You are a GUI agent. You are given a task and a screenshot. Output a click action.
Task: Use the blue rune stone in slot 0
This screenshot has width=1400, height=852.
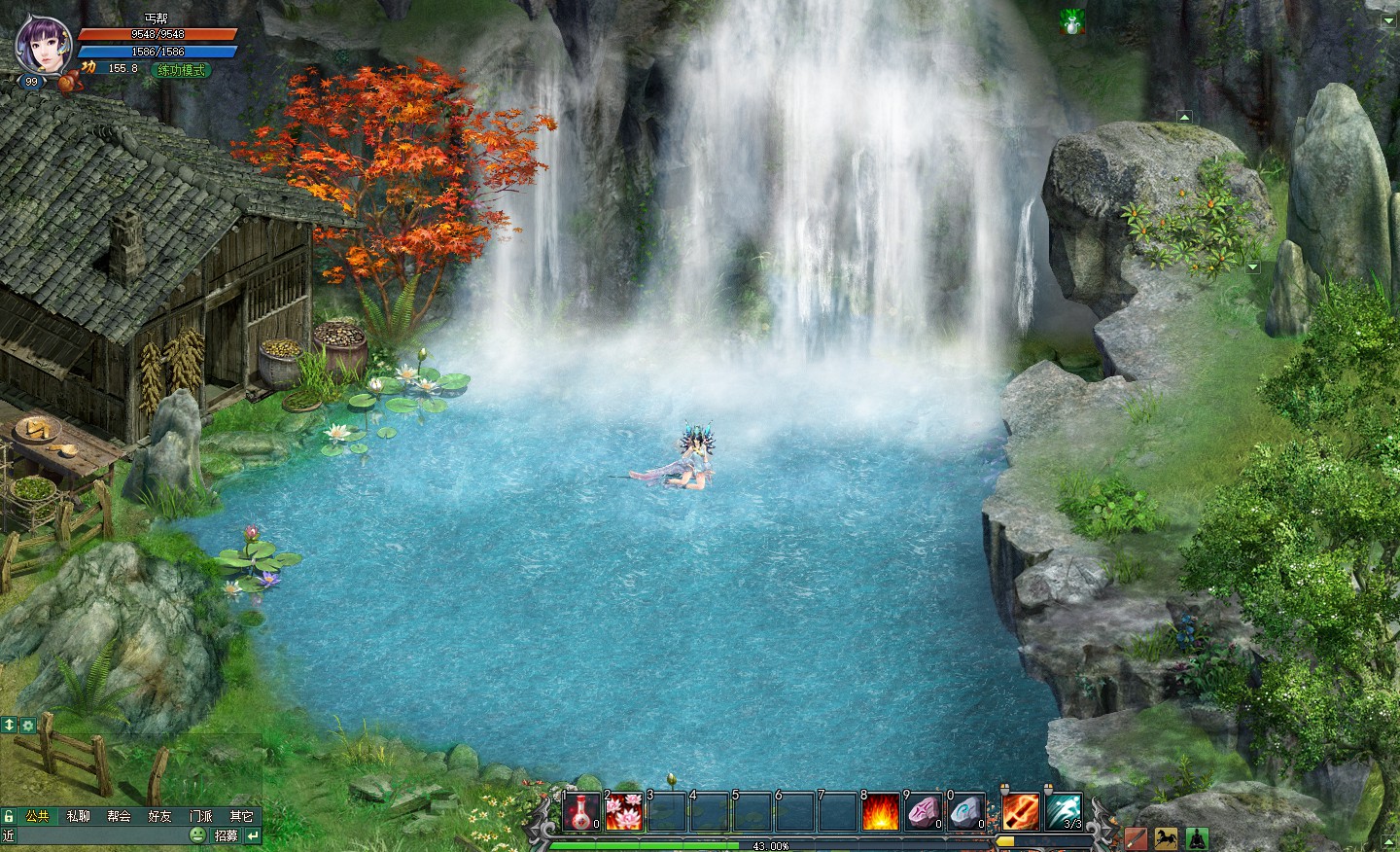(x=966, y=811)
